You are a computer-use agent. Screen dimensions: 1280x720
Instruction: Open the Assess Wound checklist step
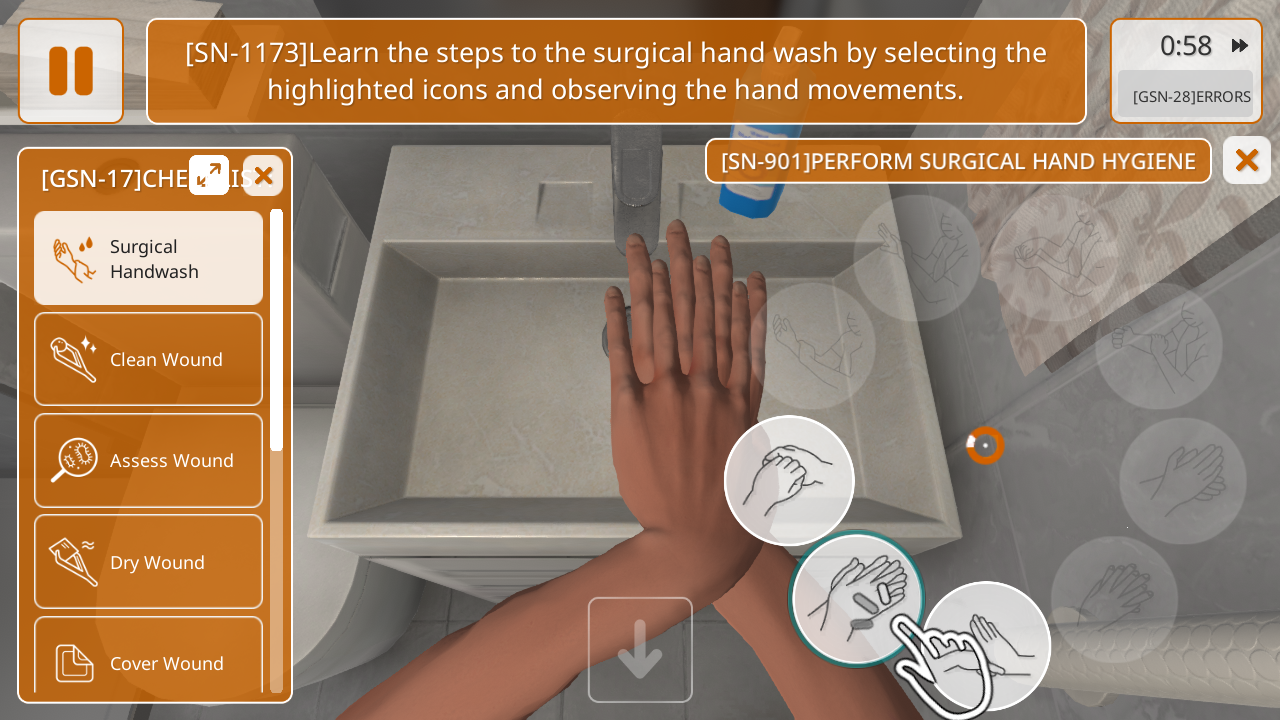tap(149, 460)
